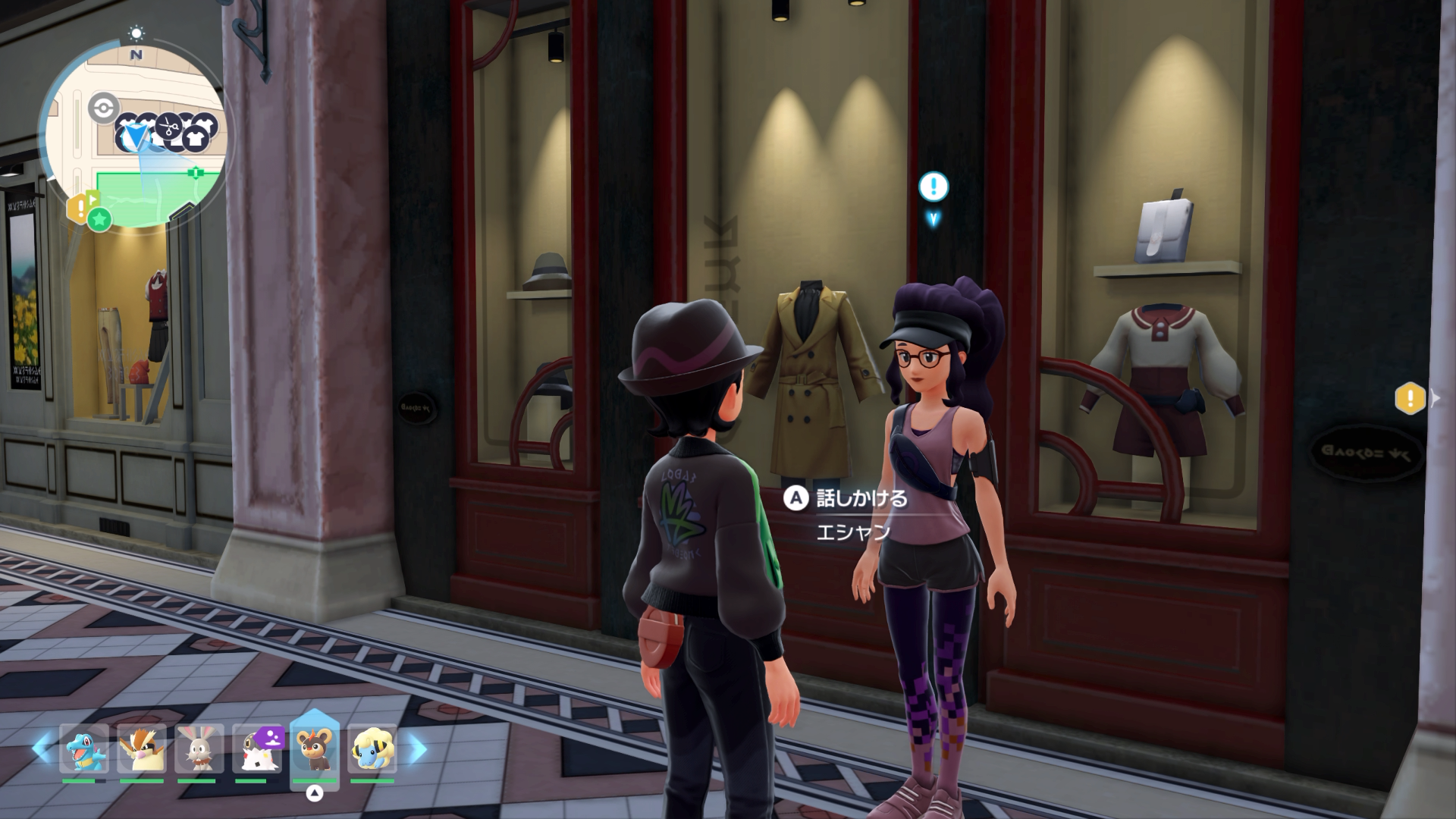
Task: Select the yellow hexagon exclamation minimap marker
Action: click(x=79, y=208)
